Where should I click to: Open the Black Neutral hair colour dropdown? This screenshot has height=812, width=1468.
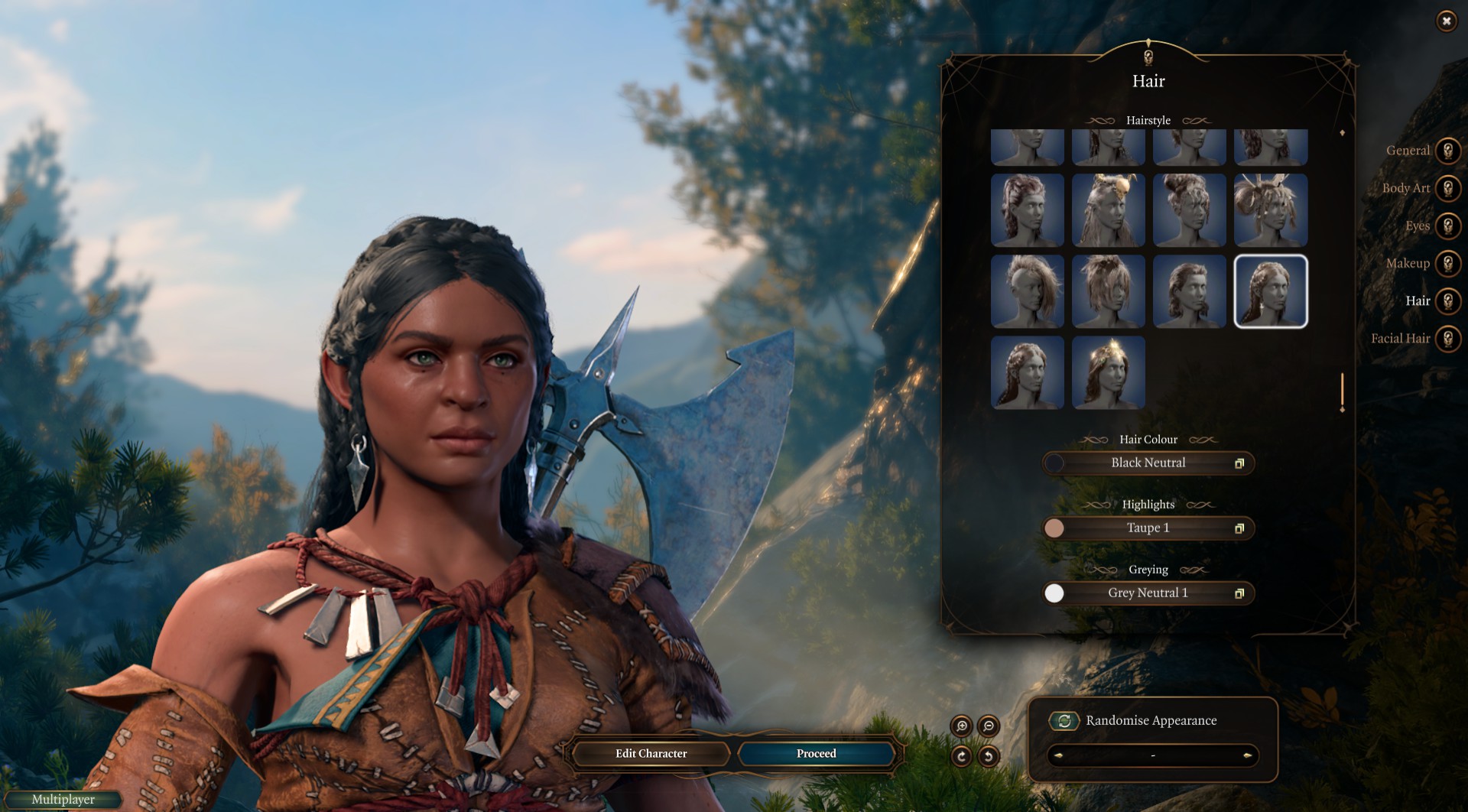click(x=1147, y=463)
